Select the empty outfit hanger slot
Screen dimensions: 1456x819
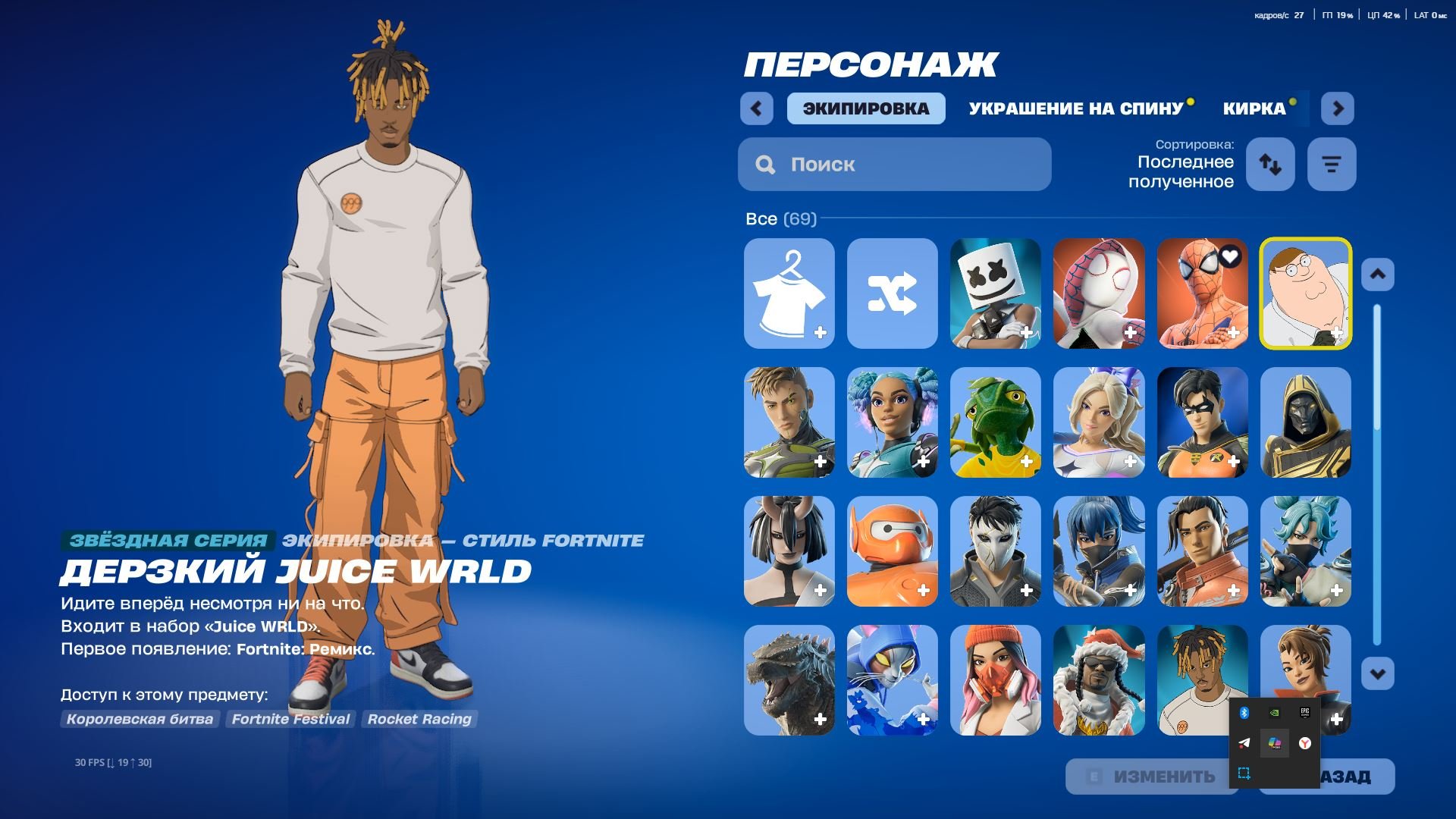[x=788, y=293]
